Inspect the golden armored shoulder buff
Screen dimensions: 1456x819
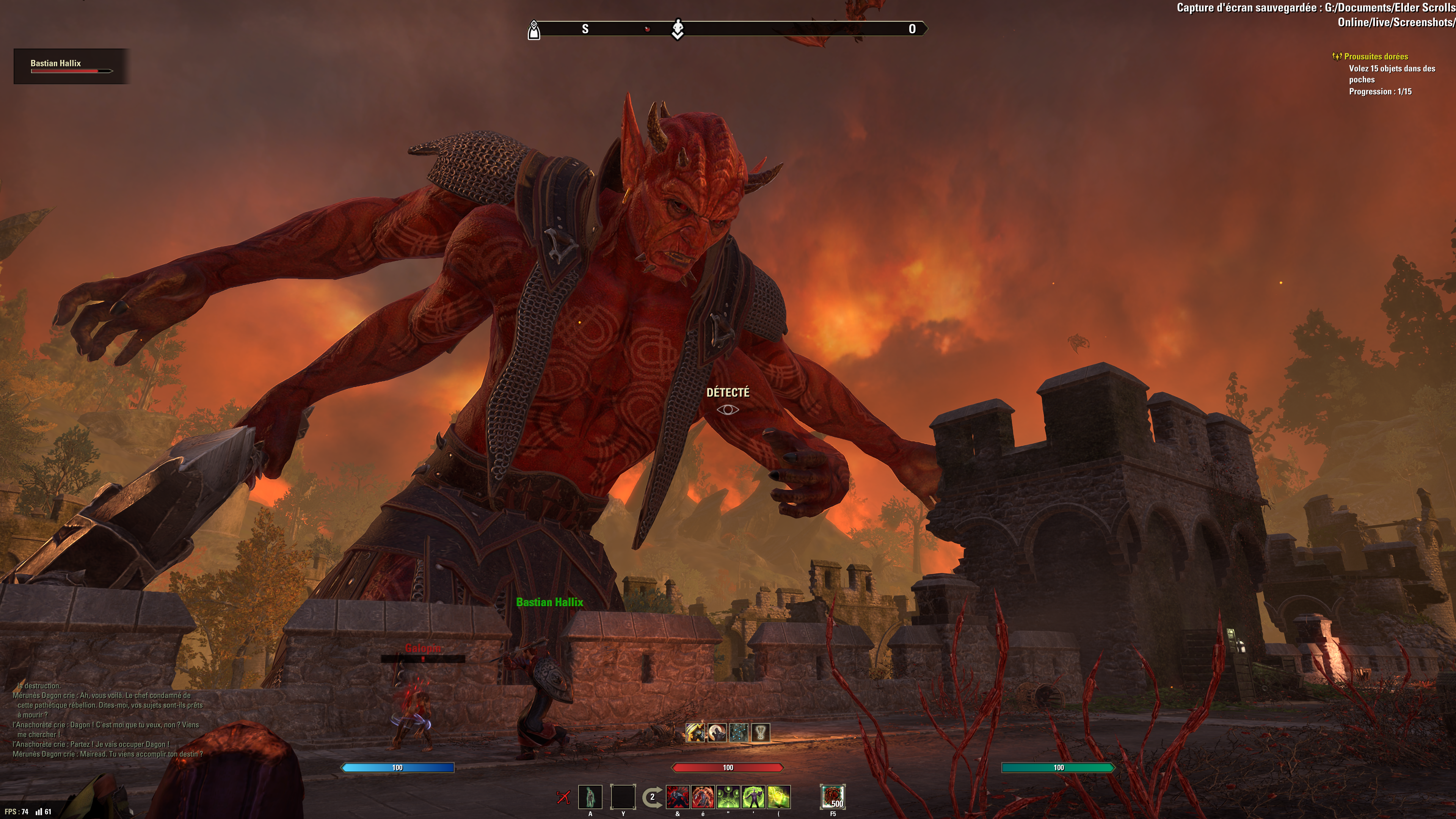click(695, 733)
